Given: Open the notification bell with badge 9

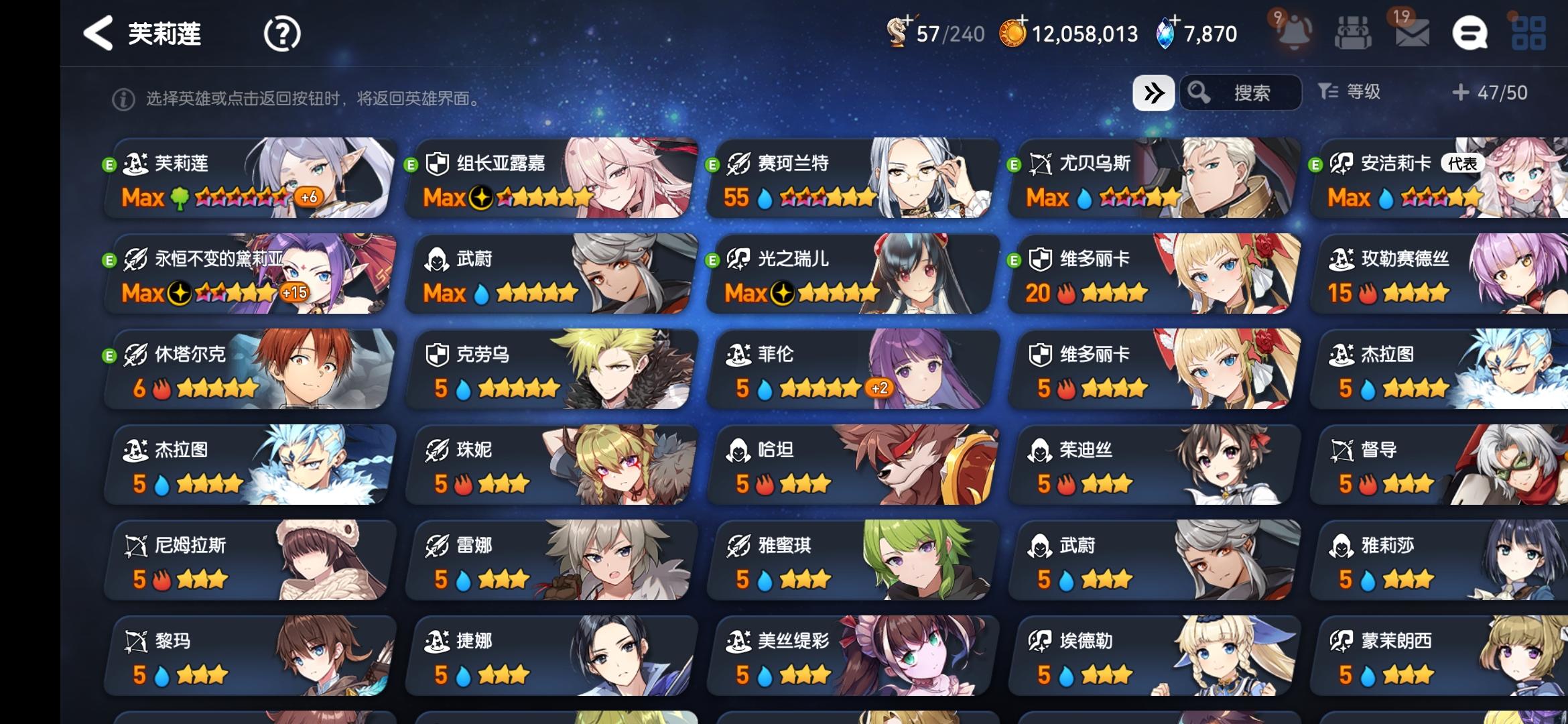Looking at the screenshot, I should tap(1295, 32).
